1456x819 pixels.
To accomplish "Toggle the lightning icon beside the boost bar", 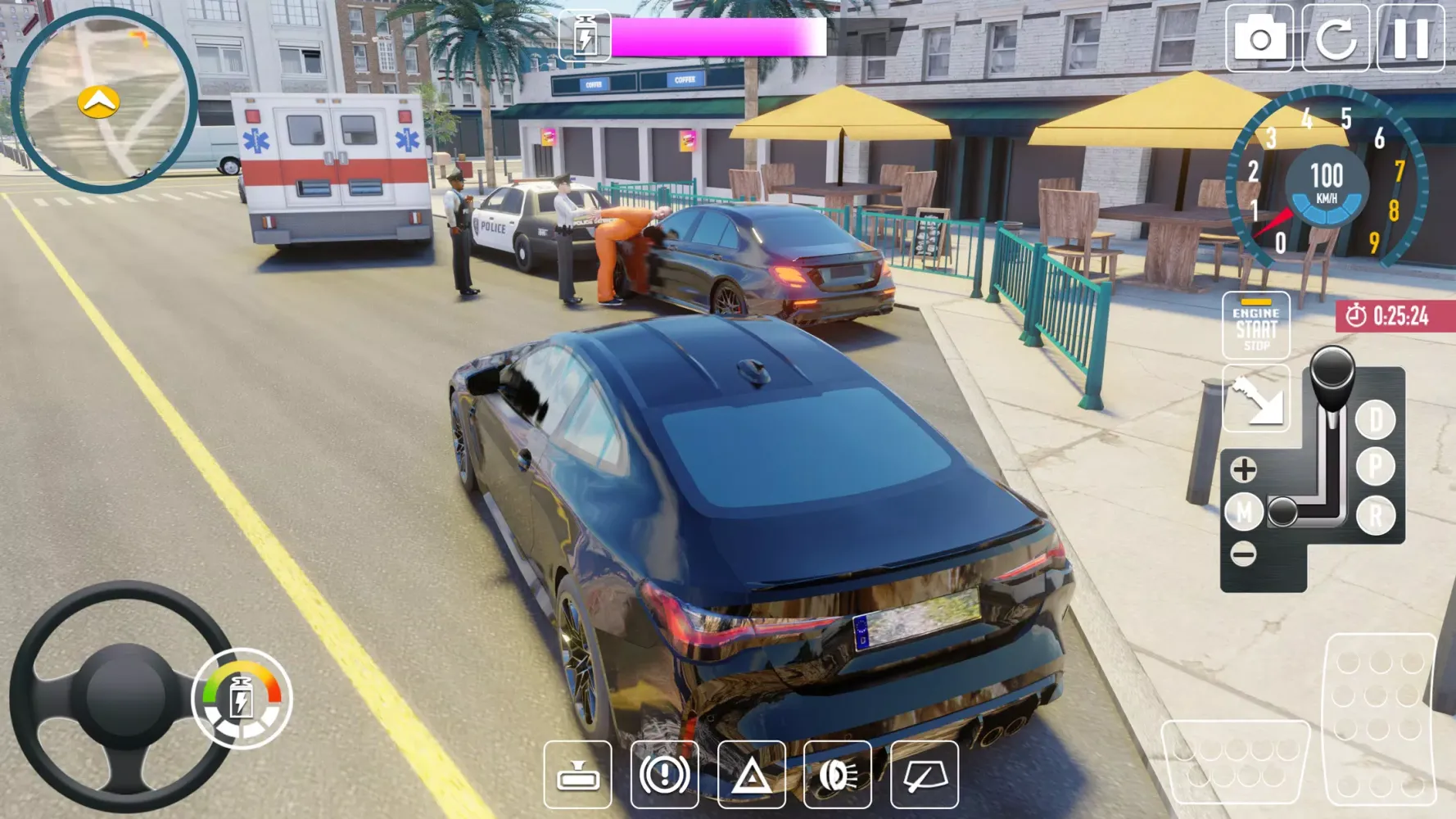I will click(x=584, y=34).
